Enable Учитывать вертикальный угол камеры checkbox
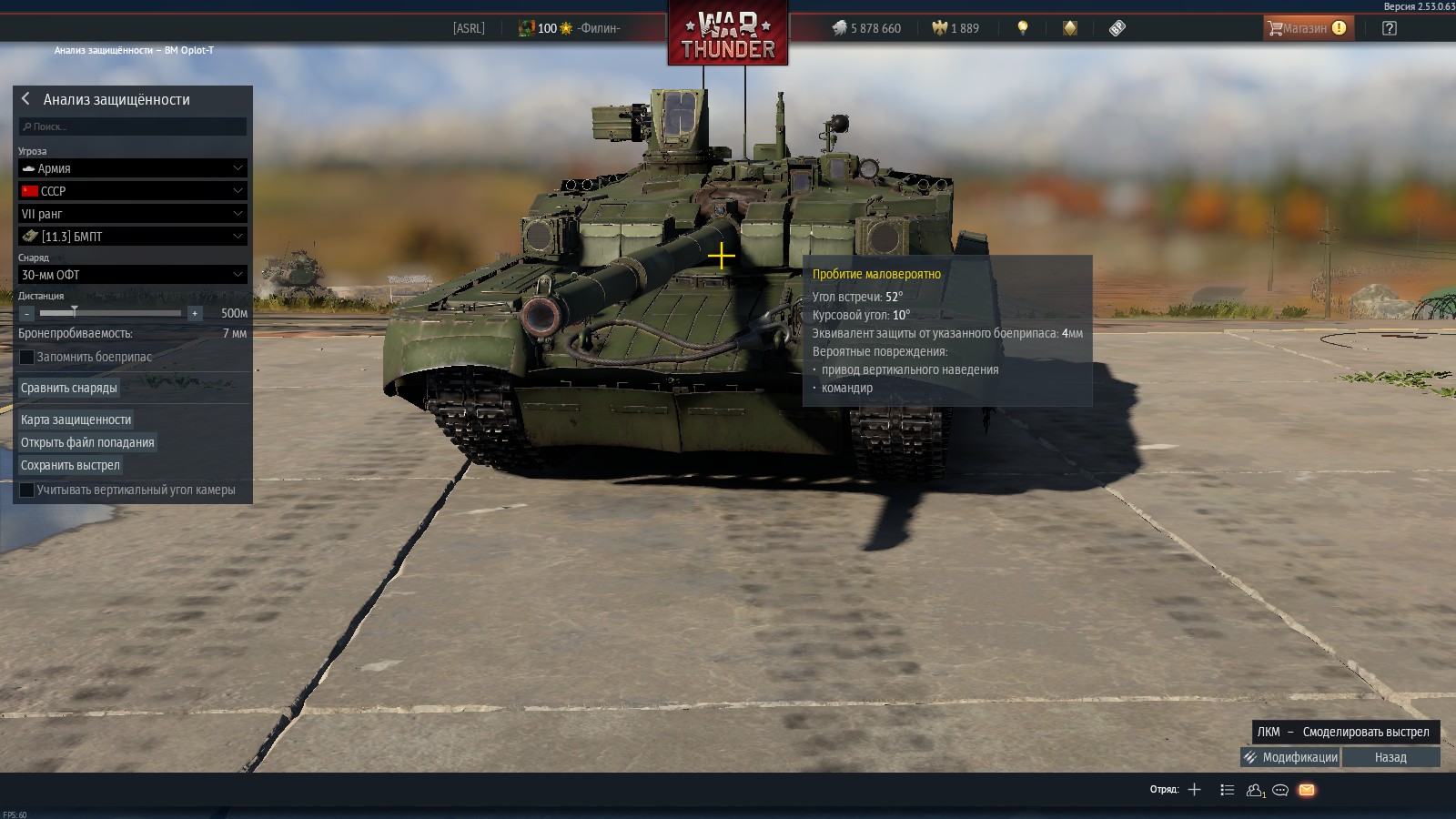 [x=27, y=490]
